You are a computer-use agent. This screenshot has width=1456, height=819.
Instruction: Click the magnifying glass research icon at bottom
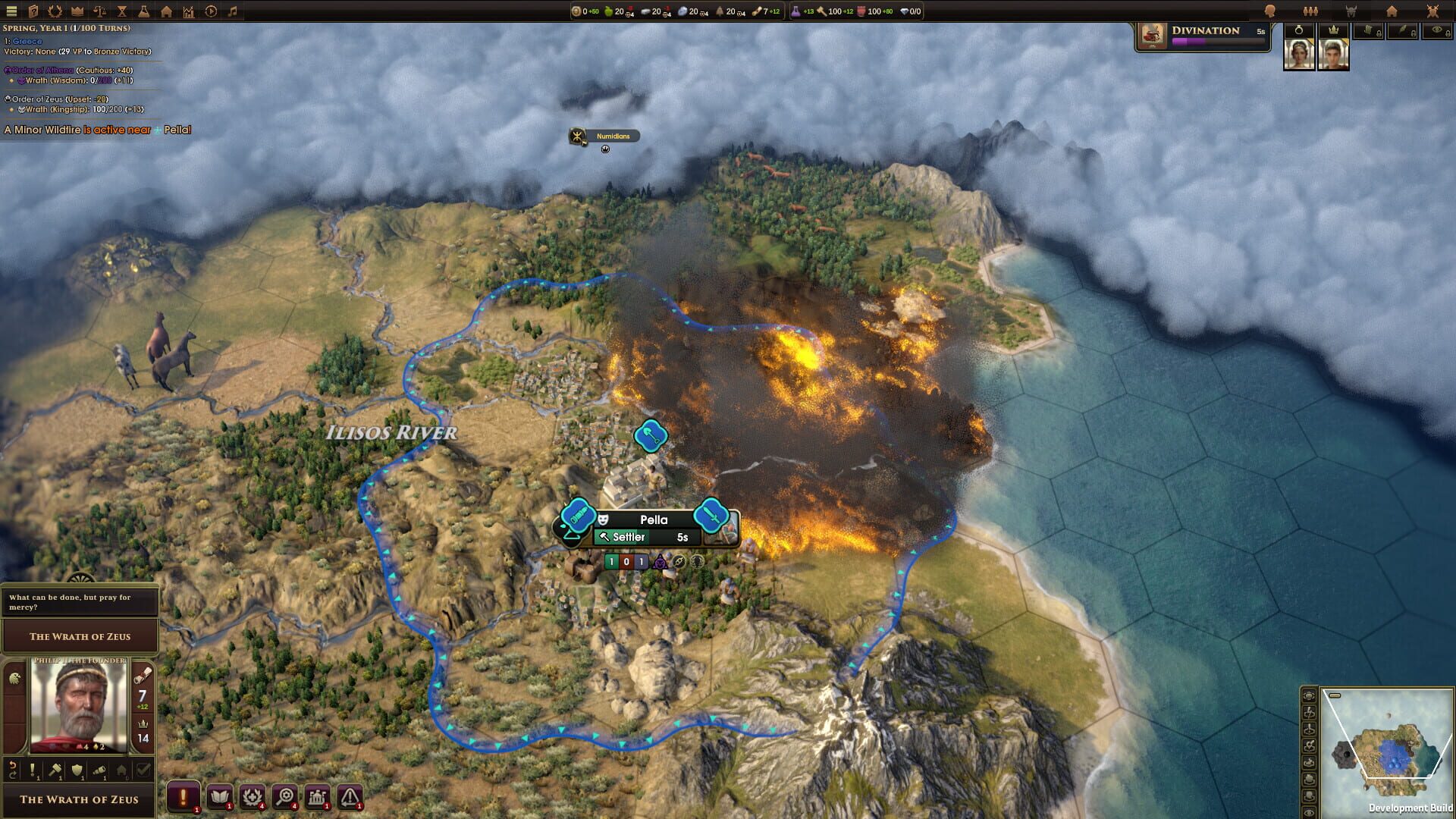tap(284, 798)
